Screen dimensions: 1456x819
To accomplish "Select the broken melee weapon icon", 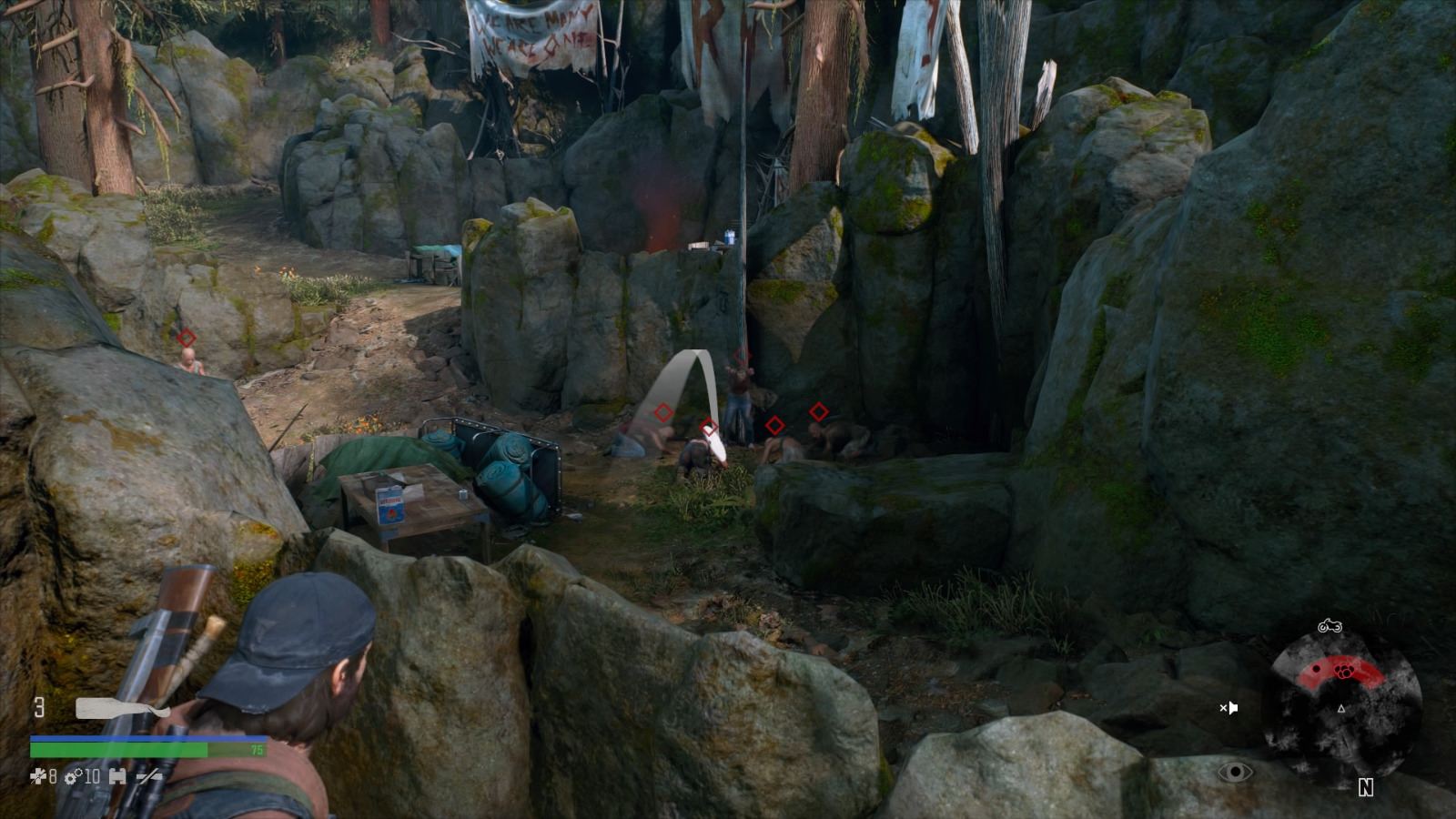I will (148, 777).
